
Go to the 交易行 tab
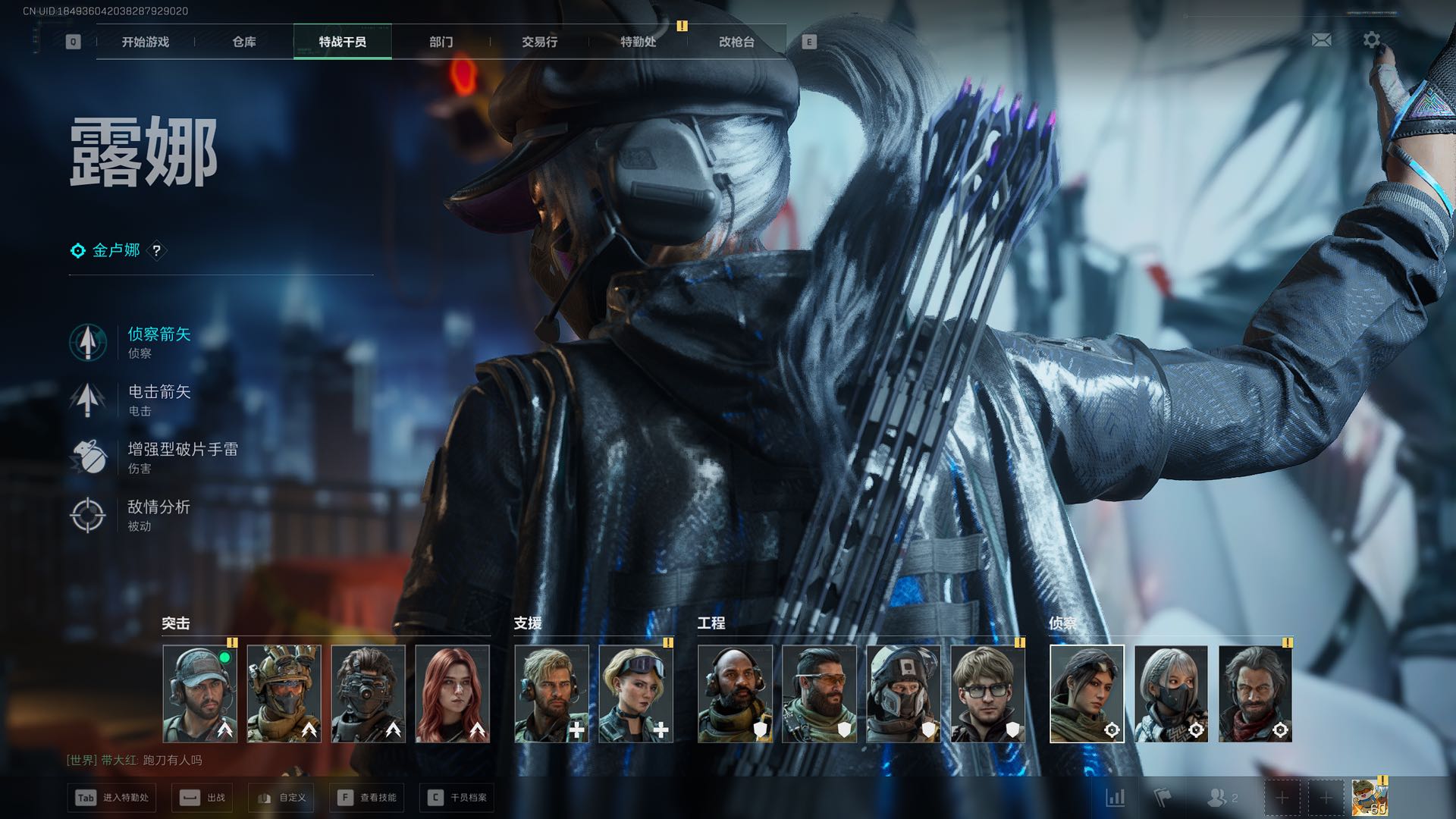coord(539,42)
